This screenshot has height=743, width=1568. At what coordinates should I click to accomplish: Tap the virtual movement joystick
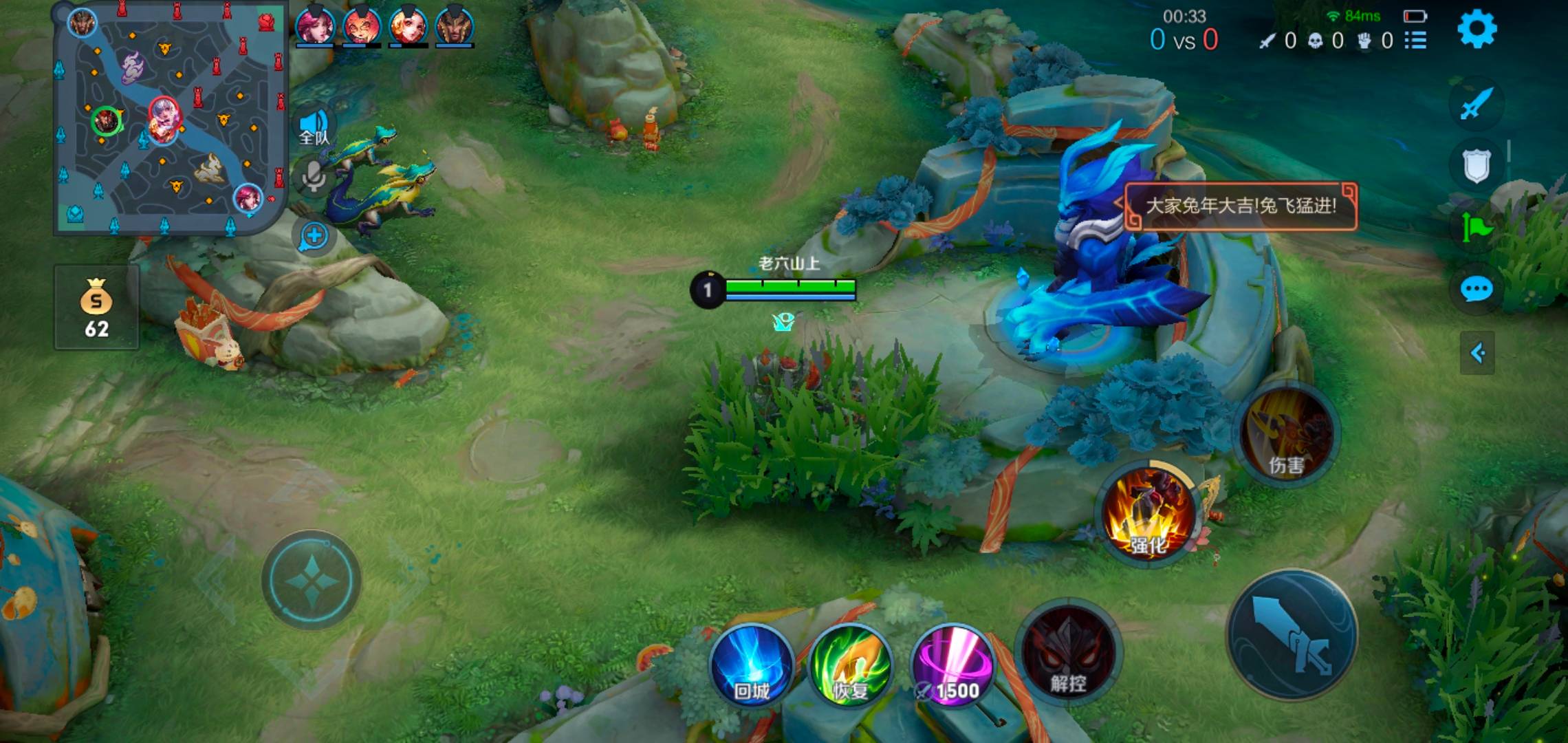pos(312,580)
